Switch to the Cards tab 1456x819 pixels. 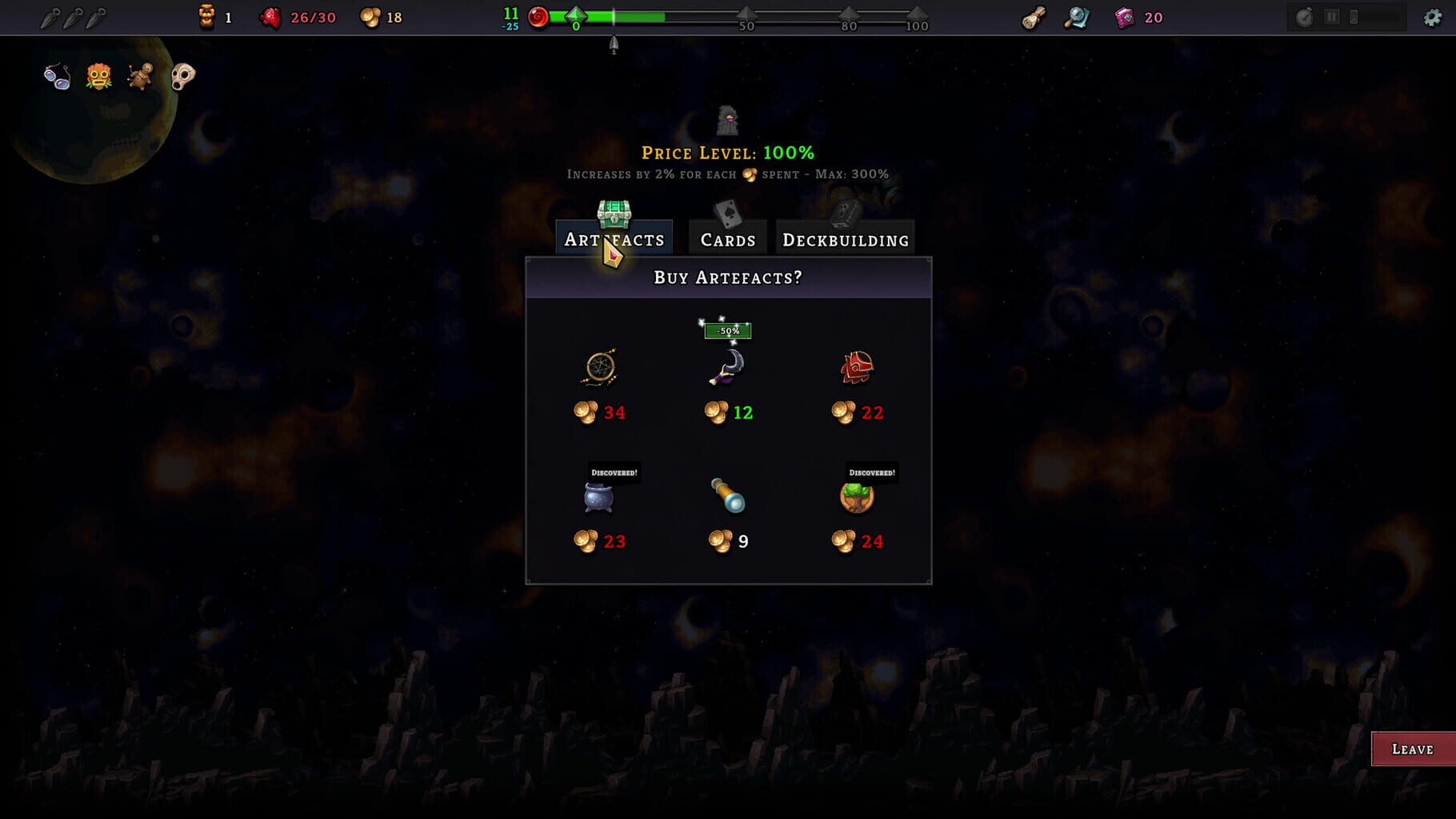pos(726,238)
